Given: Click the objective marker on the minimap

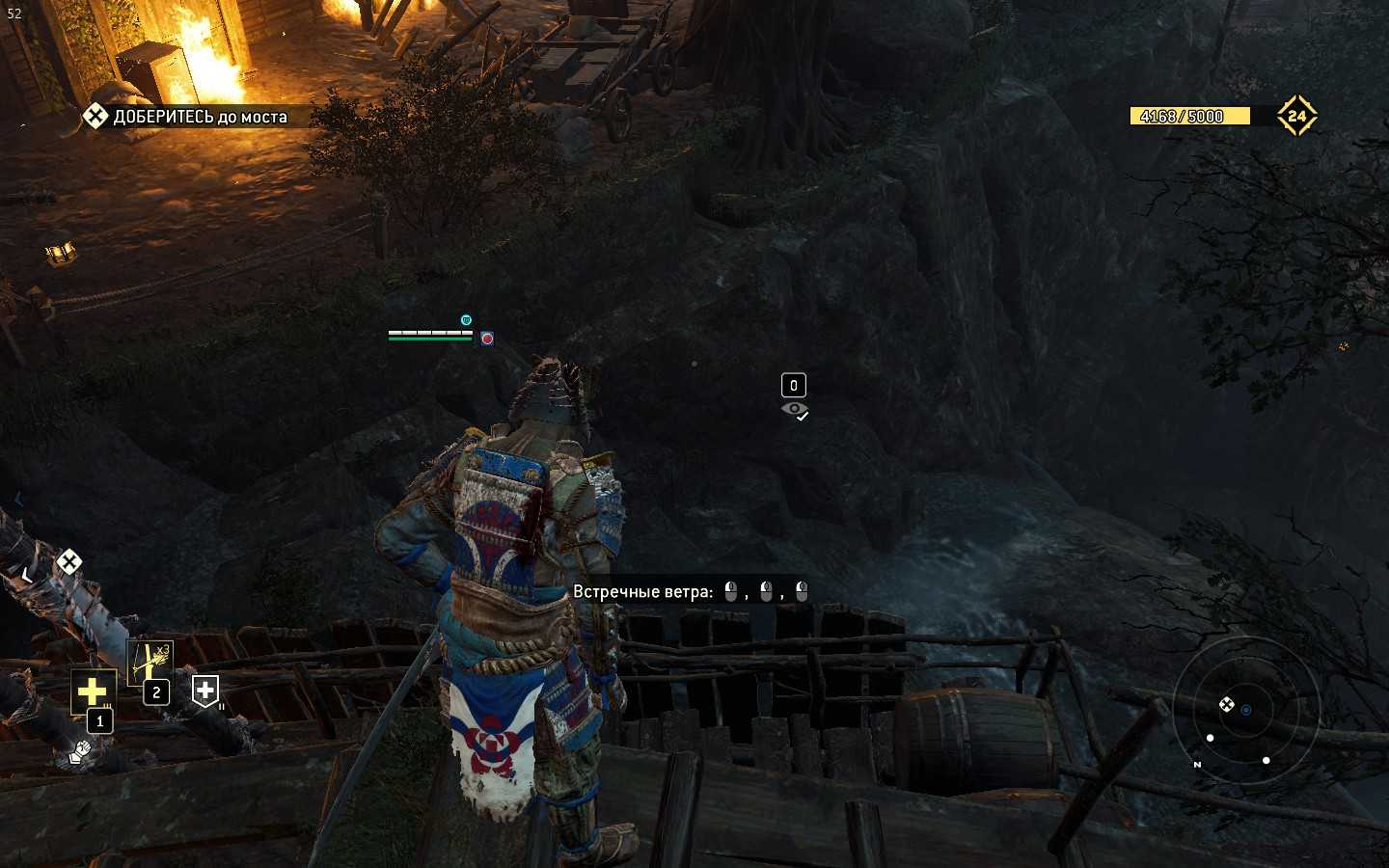Looking at the screenshot, I should [1226, 705].
